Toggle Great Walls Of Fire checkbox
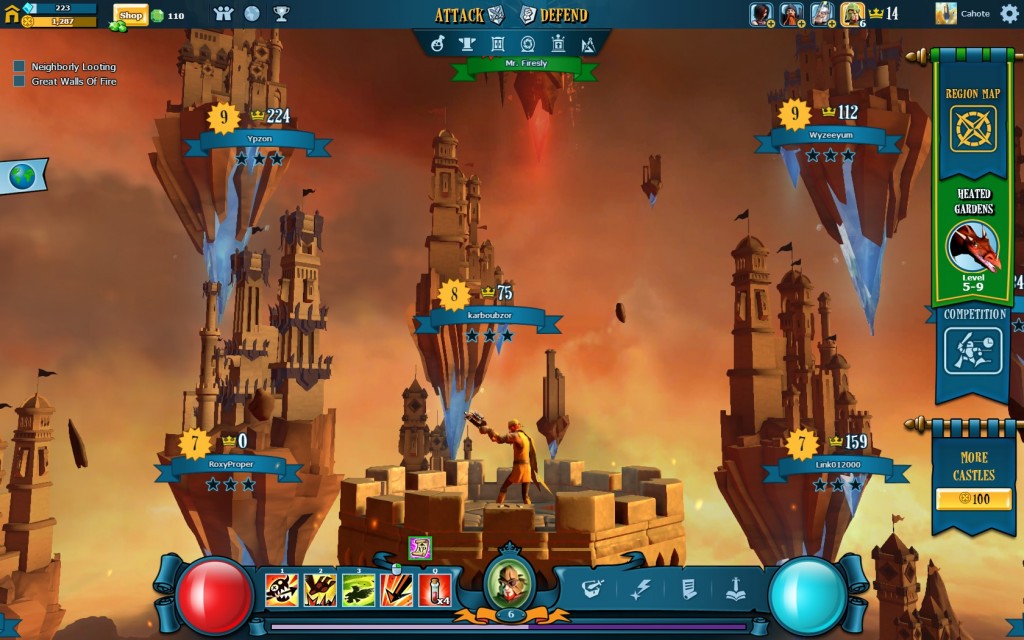The image size is (1024, 640). [x=19, y=81]
